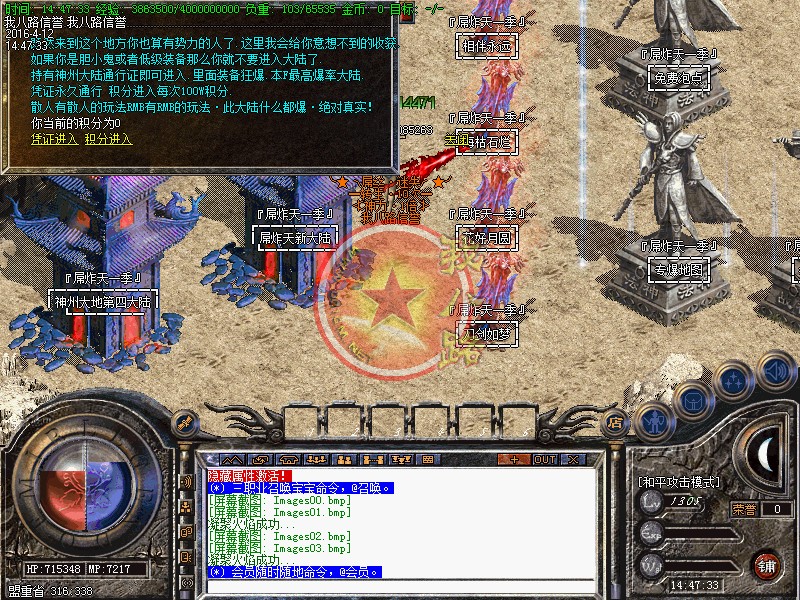The height and width of the screenshot is (600, 800).
Task: Choose the 积分进入 dialogue link
Action: [108, 139]
